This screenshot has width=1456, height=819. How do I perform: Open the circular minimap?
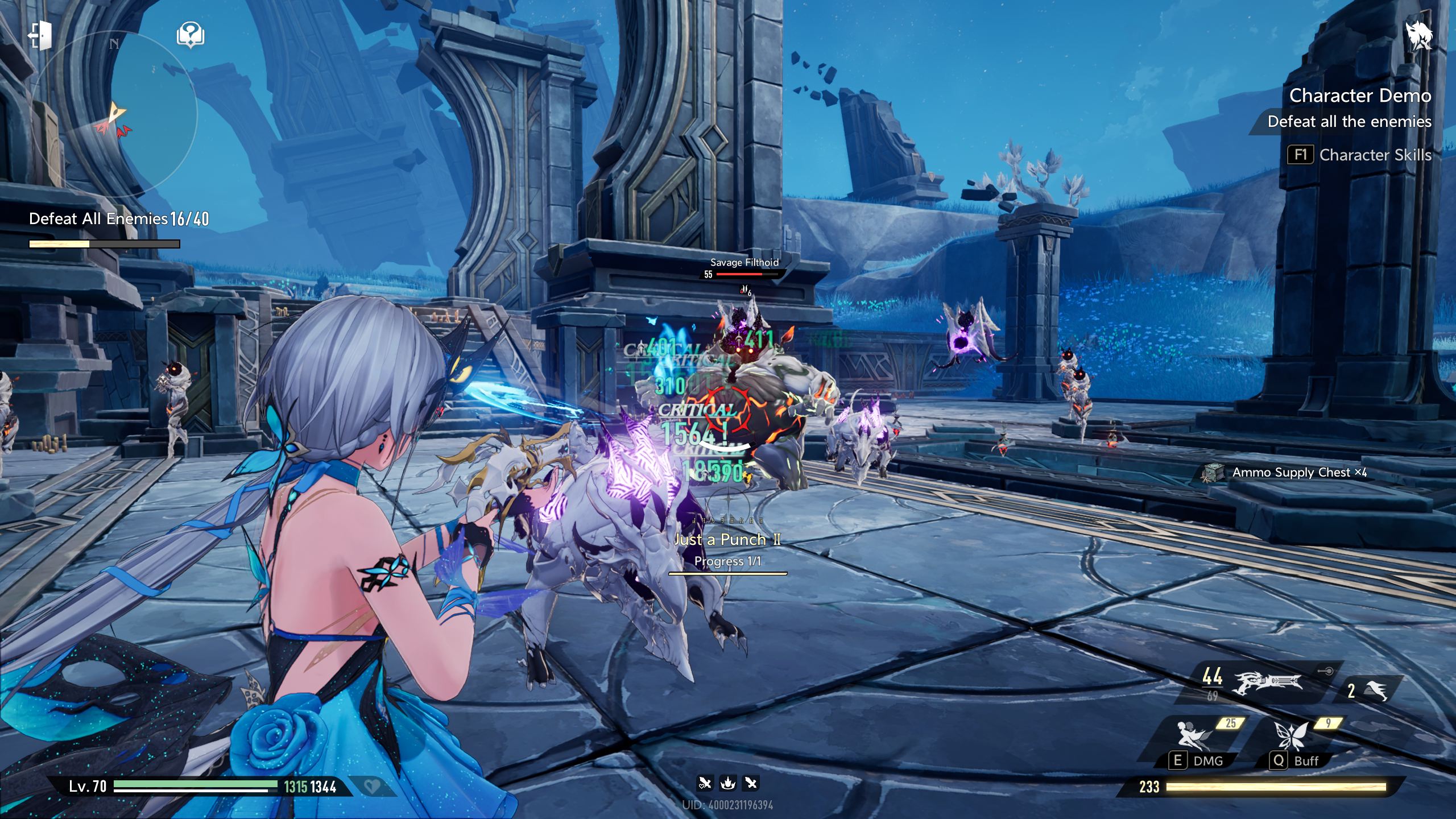click(114, 114)
